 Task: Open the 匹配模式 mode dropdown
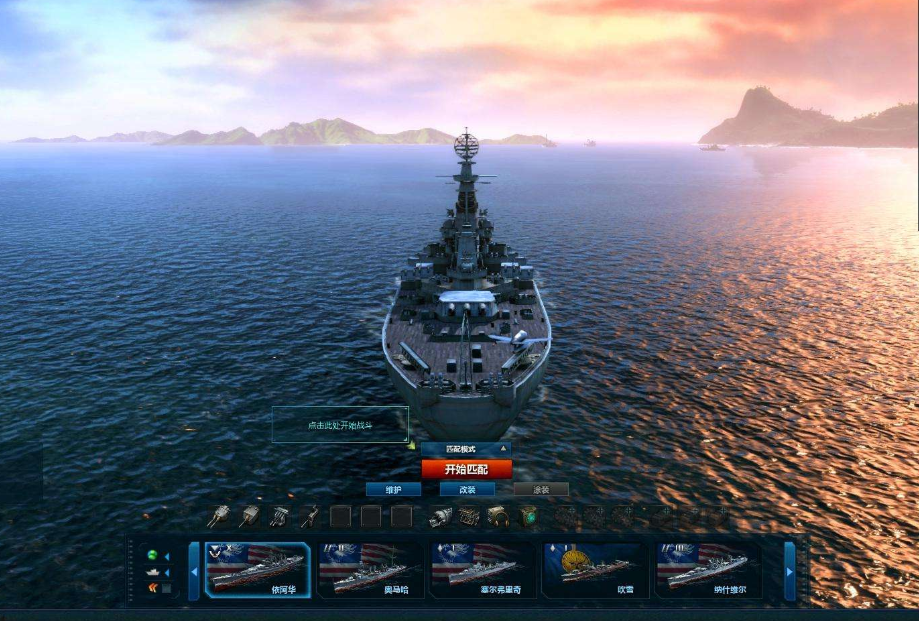(x=466, y=450)
